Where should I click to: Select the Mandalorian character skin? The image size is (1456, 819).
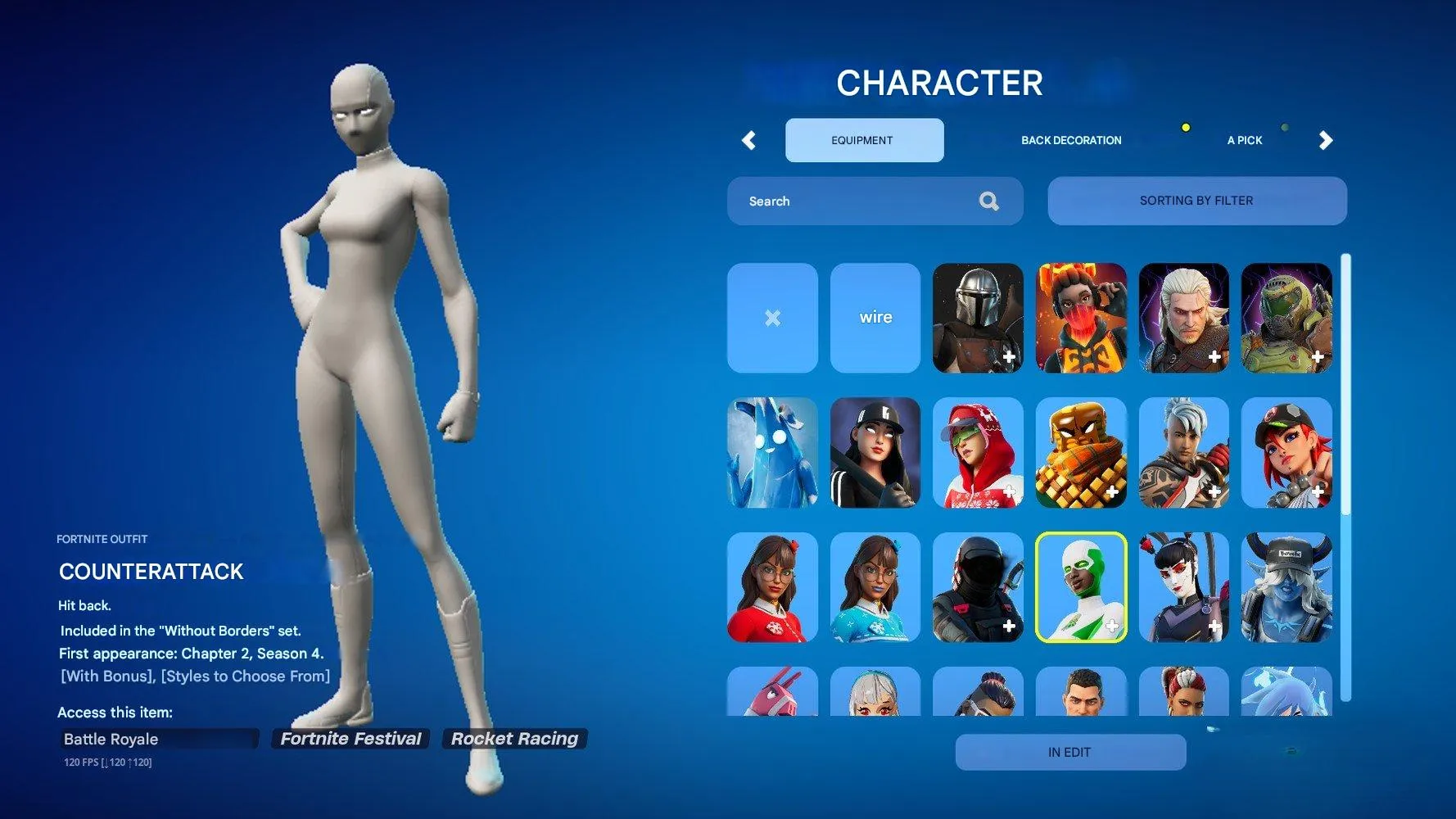pos(978,318)
